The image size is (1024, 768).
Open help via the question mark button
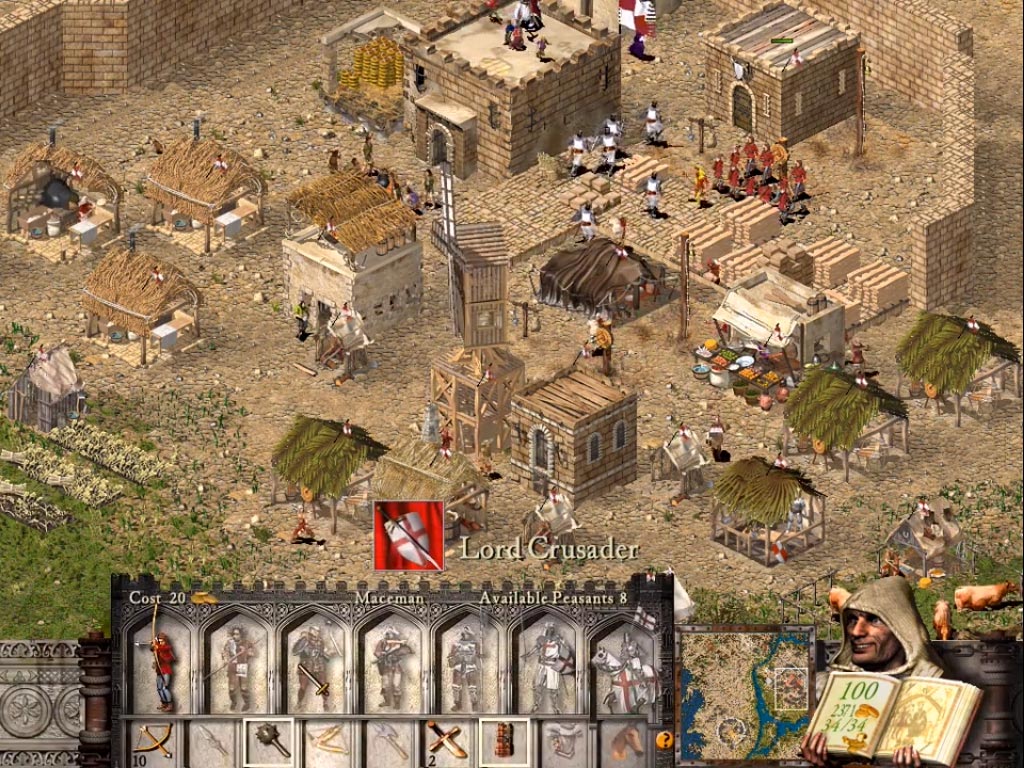pyautogui.click(x=663, y=741)
